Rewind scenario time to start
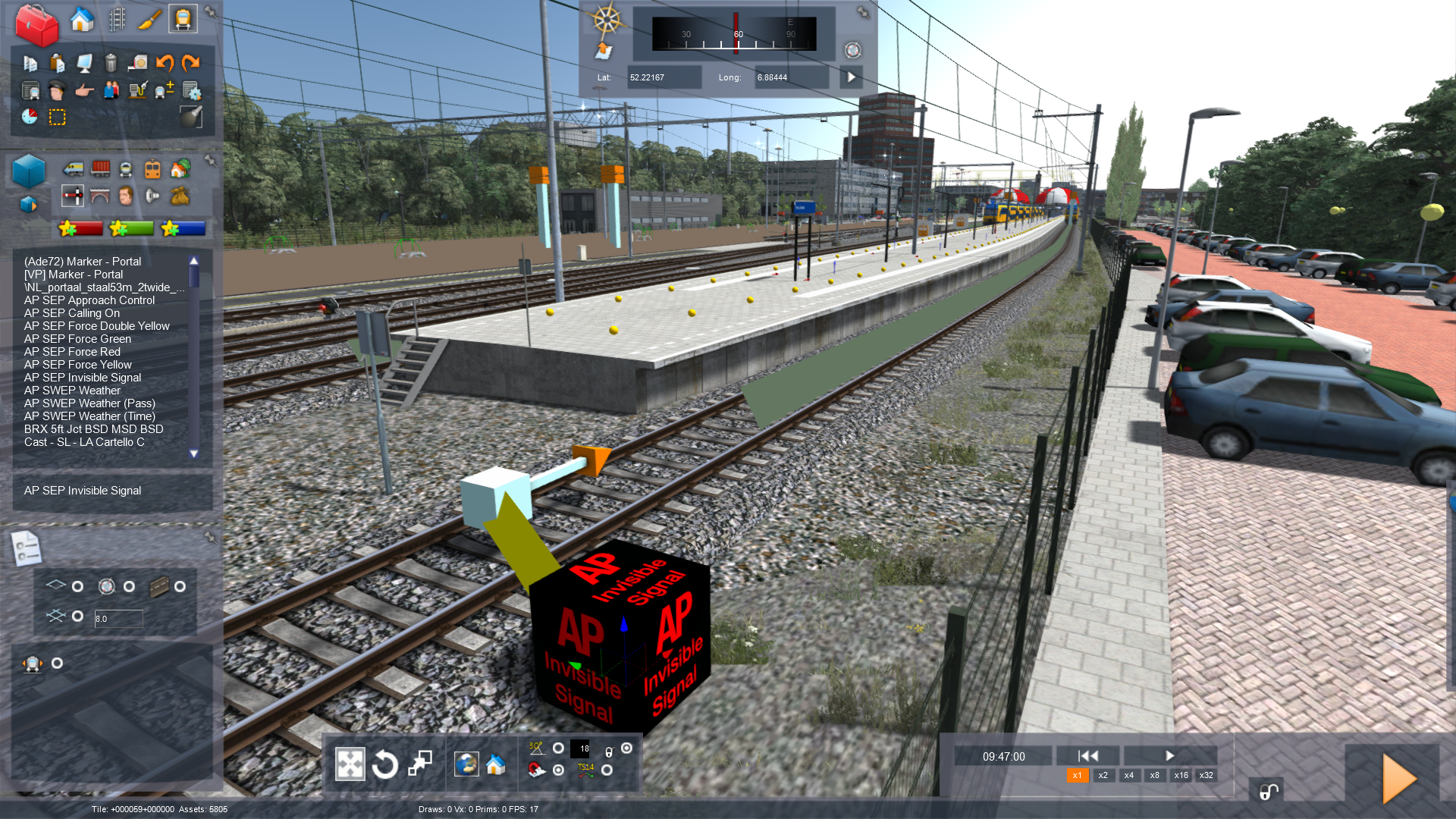This screenshot has width=1456, height=819. 1088,756
